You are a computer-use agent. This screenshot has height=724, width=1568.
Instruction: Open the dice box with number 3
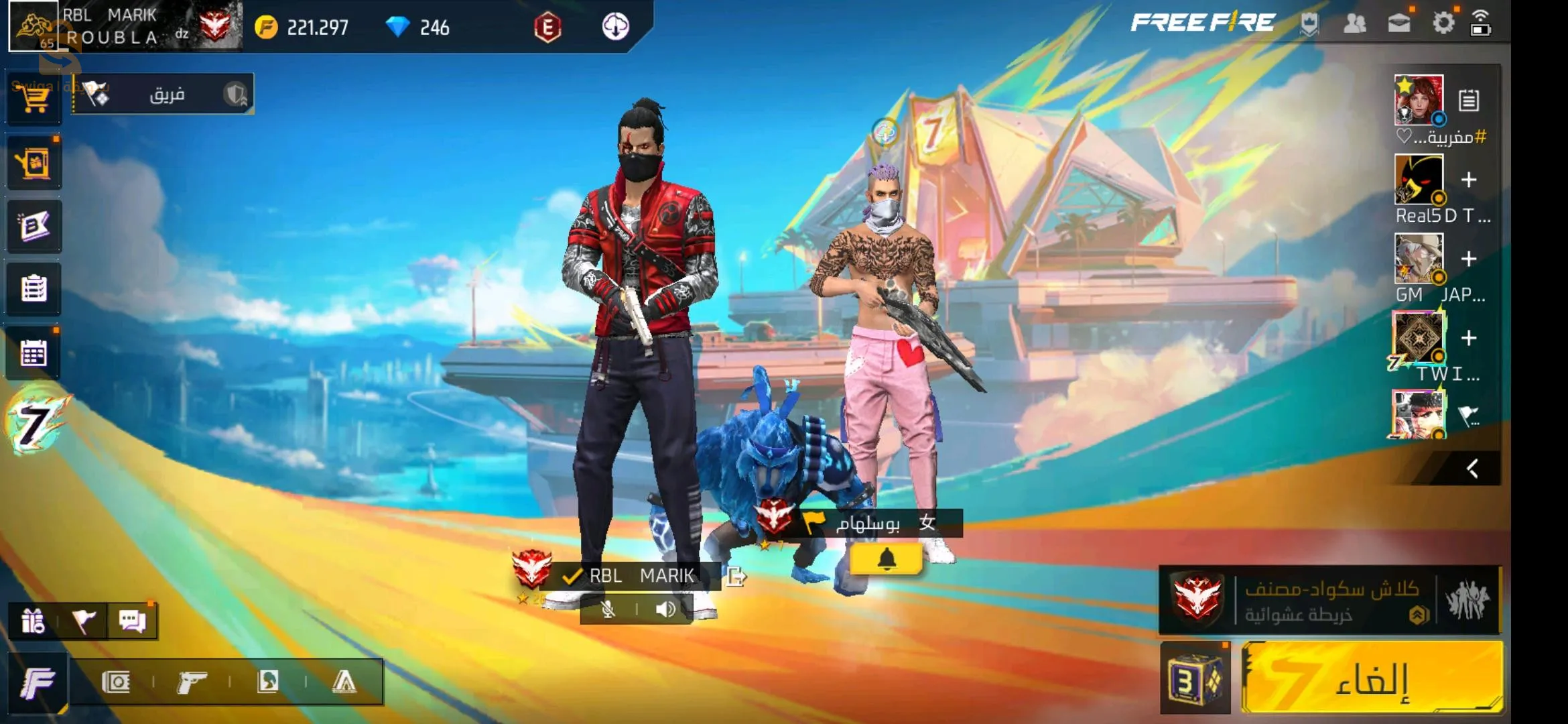pyautogui.click(x=1195, y=679)
